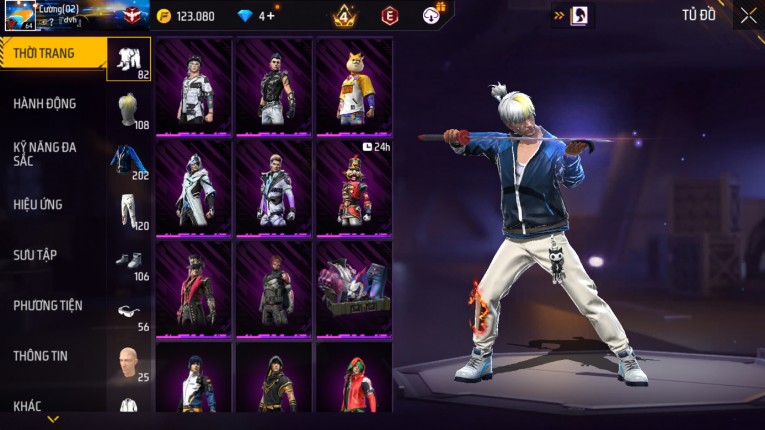The height and width of the screenshot is (430, 765).
Task: Go to the HIỆU ỨNG tab
Action: (38, 204)
